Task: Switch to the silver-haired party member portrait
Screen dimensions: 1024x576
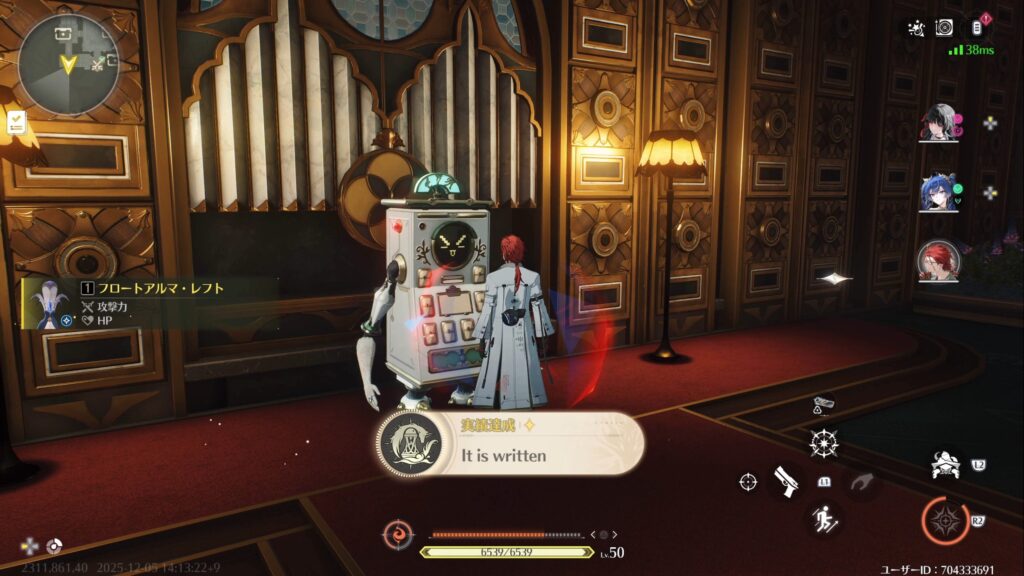Action: tap(939, 123)
